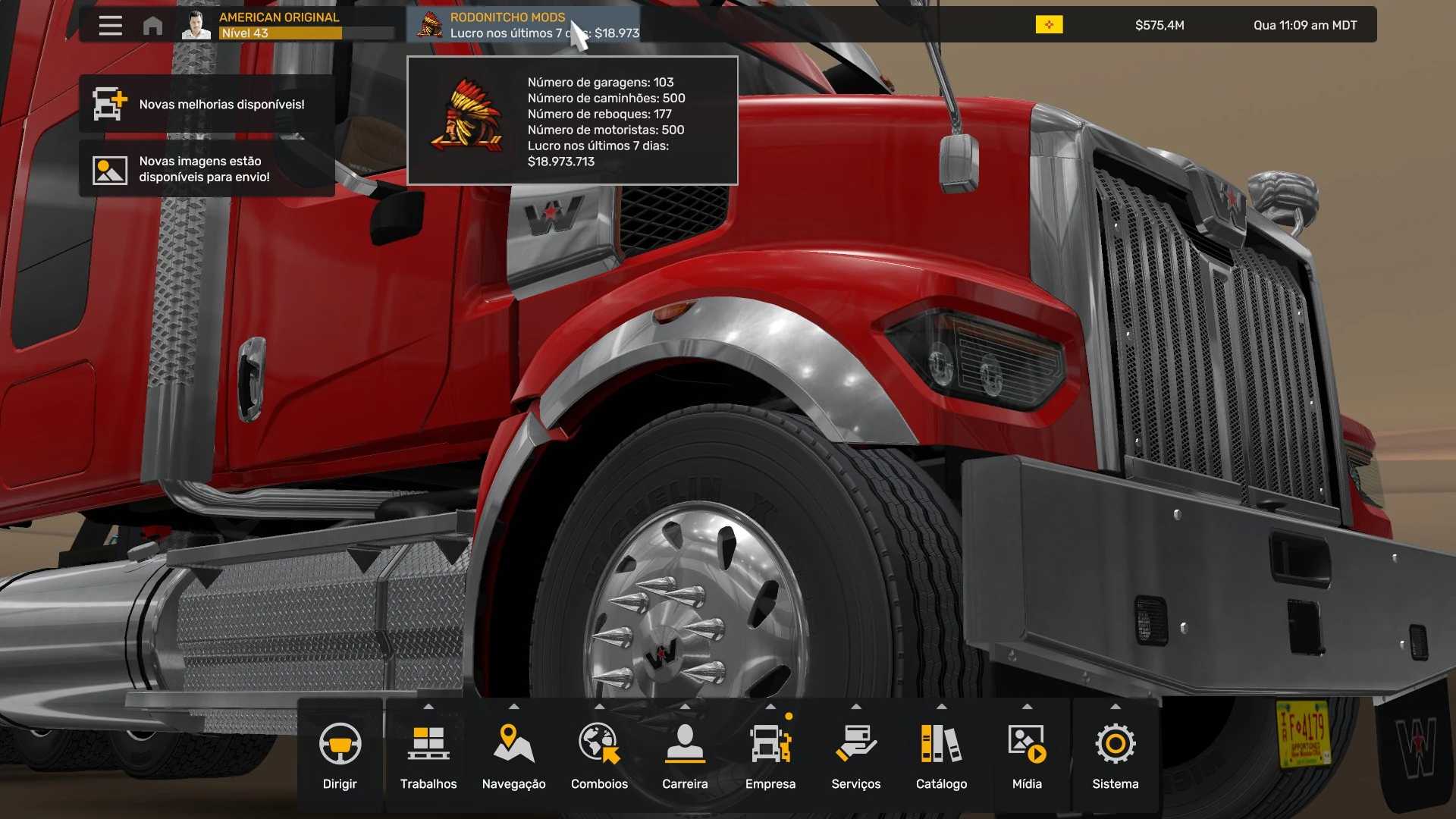Open the Catálogo menu
1456x819 pixels.
pyautogui.click(x=941, y=755)
